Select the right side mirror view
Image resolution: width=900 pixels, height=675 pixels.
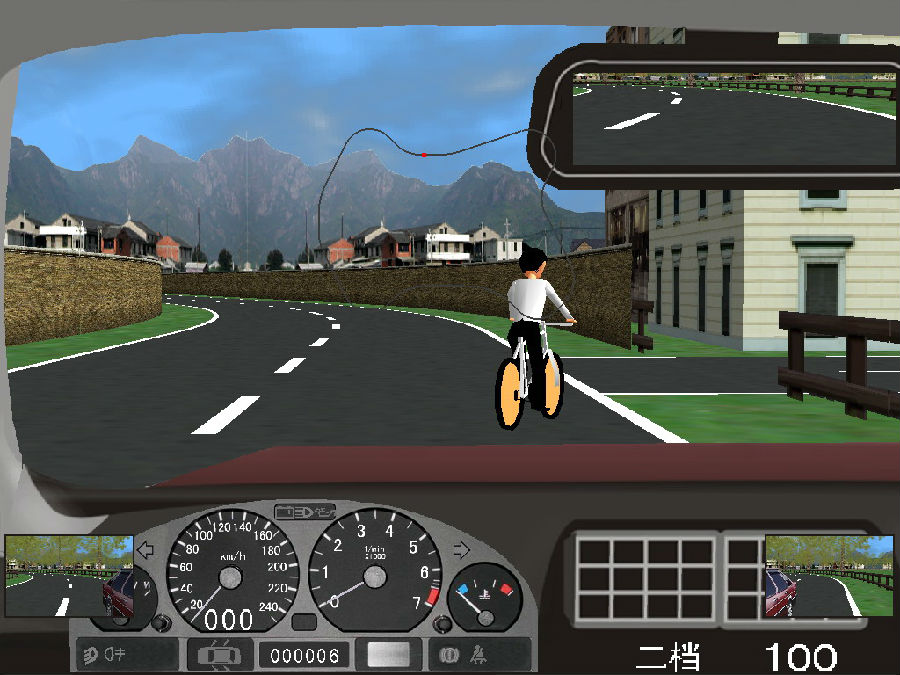click(x=829, y=575)
